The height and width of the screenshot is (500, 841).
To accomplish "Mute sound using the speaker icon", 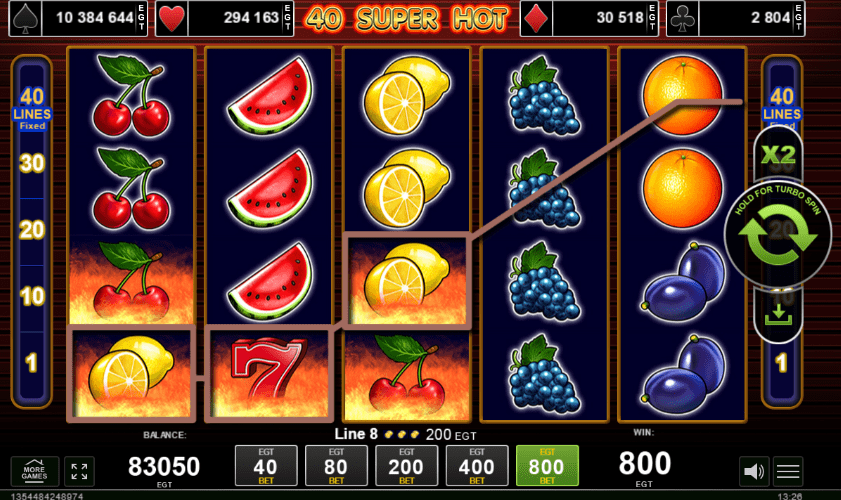I will [x=753, y=470].
